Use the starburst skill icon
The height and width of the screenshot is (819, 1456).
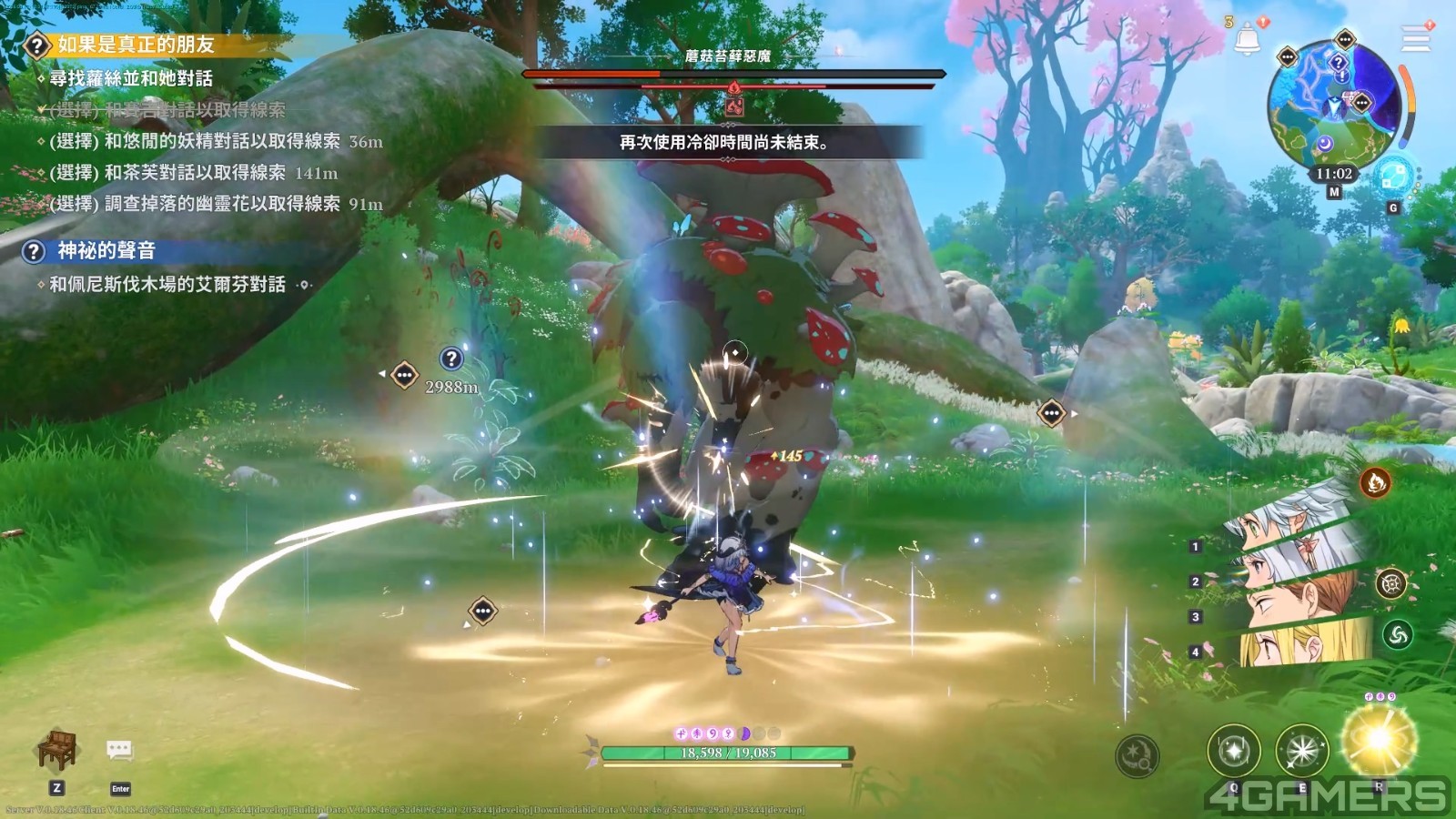click(x=1302, y=751)
